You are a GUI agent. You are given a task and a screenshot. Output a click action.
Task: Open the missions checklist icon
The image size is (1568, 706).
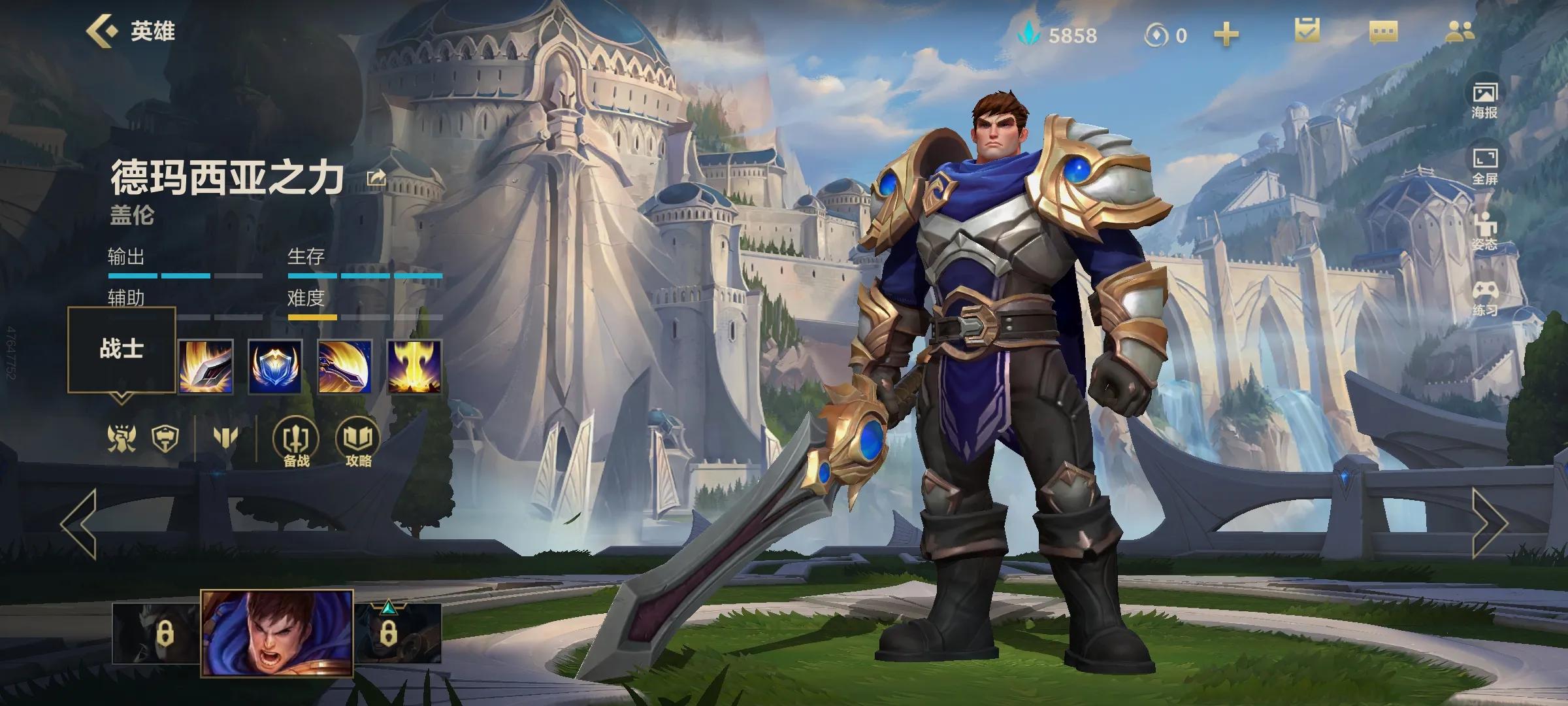click(1307, 31)
